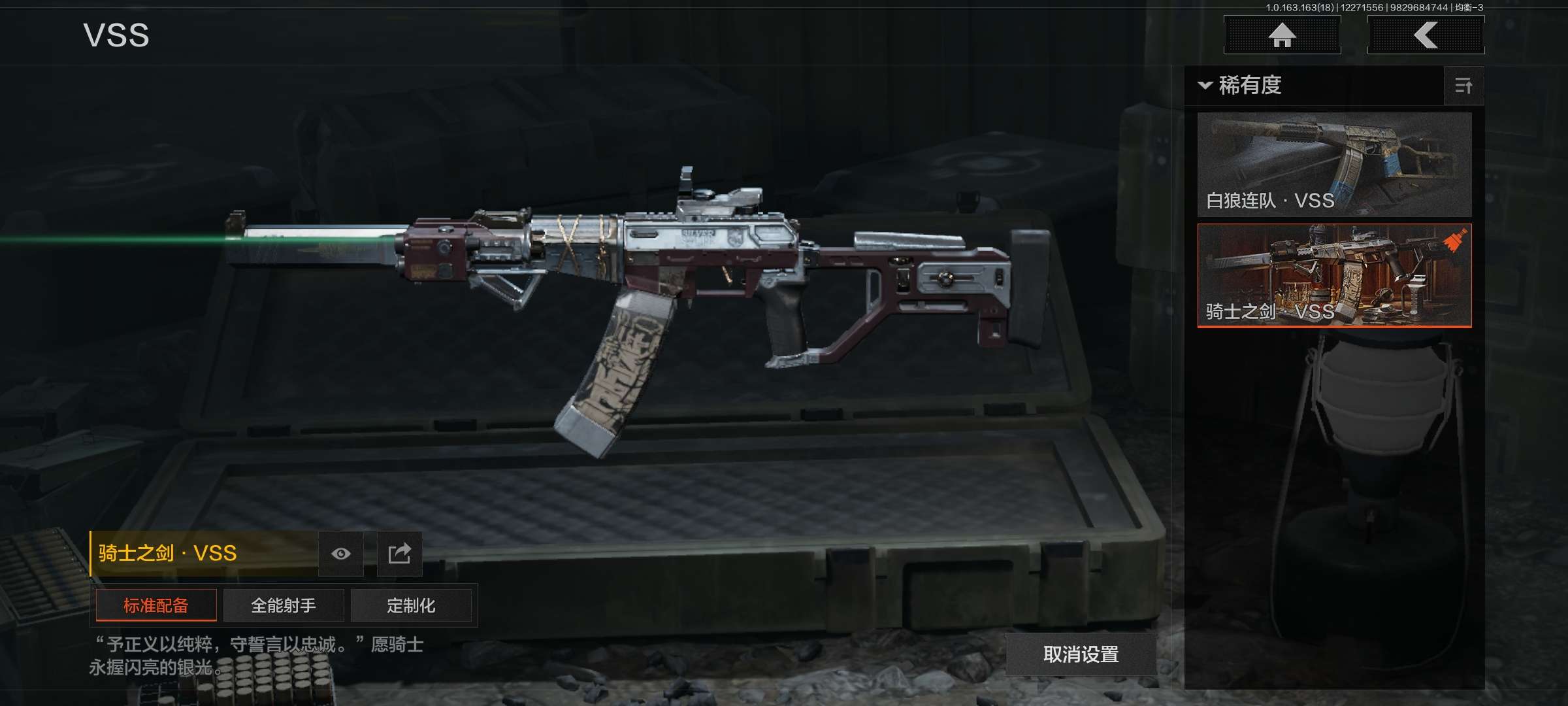
Task: Choose the 骑士之剑 · VSS skin thumbnail
Action: [1334, 275]
